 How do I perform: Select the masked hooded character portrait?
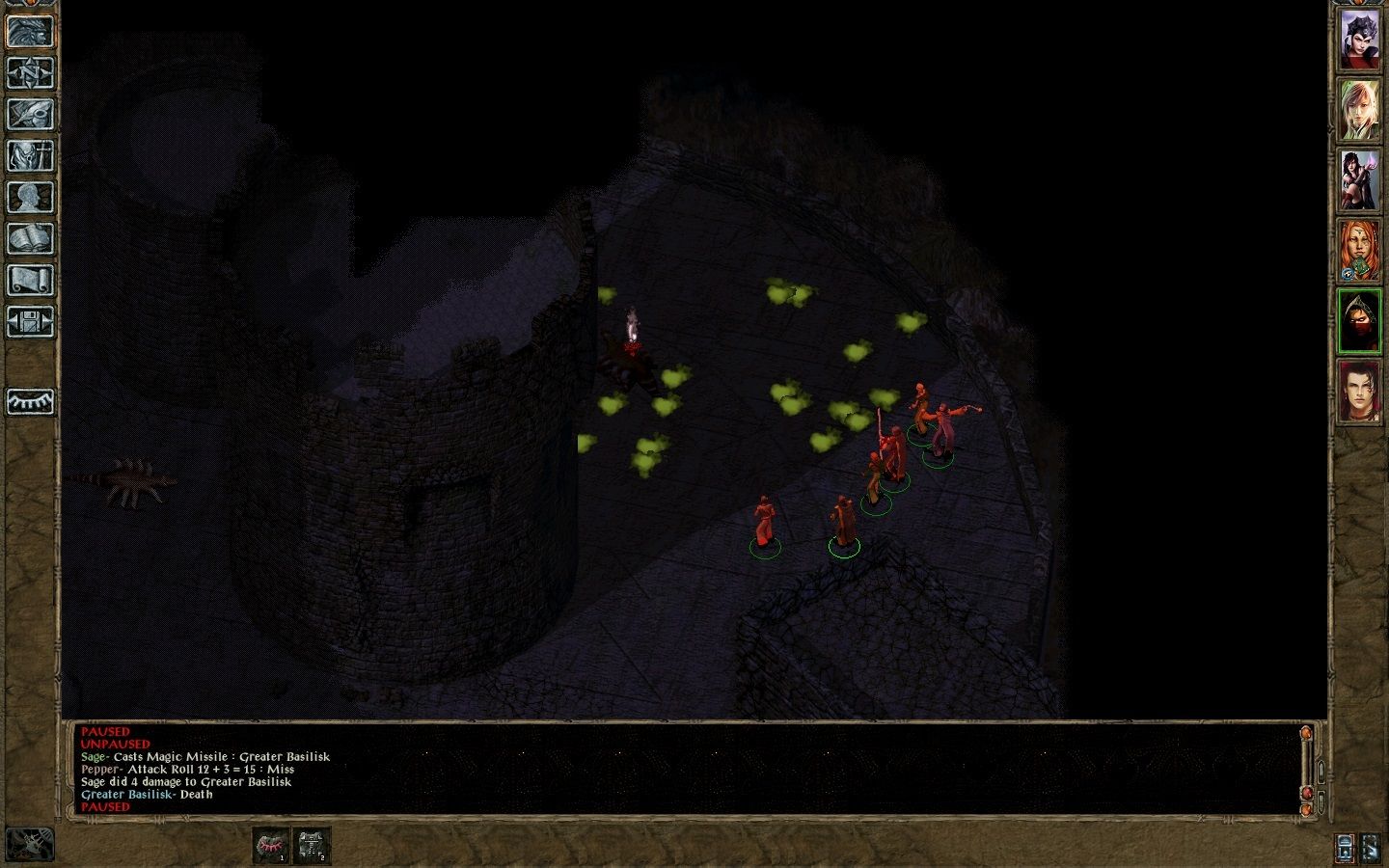(1359, 321)
